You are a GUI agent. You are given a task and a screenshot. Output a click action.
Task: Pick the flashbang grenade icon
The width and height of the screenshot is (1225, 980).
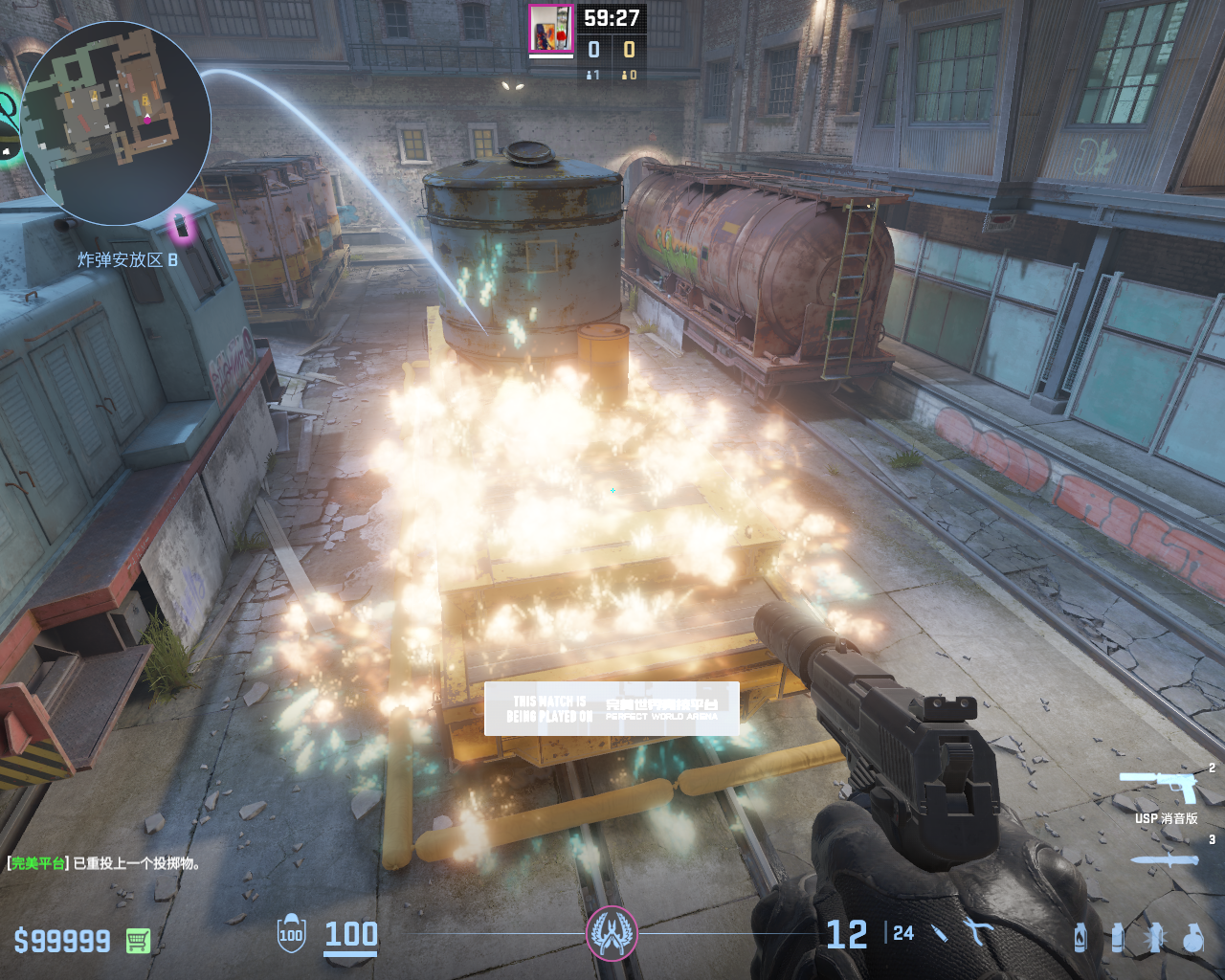[1155, 937]
